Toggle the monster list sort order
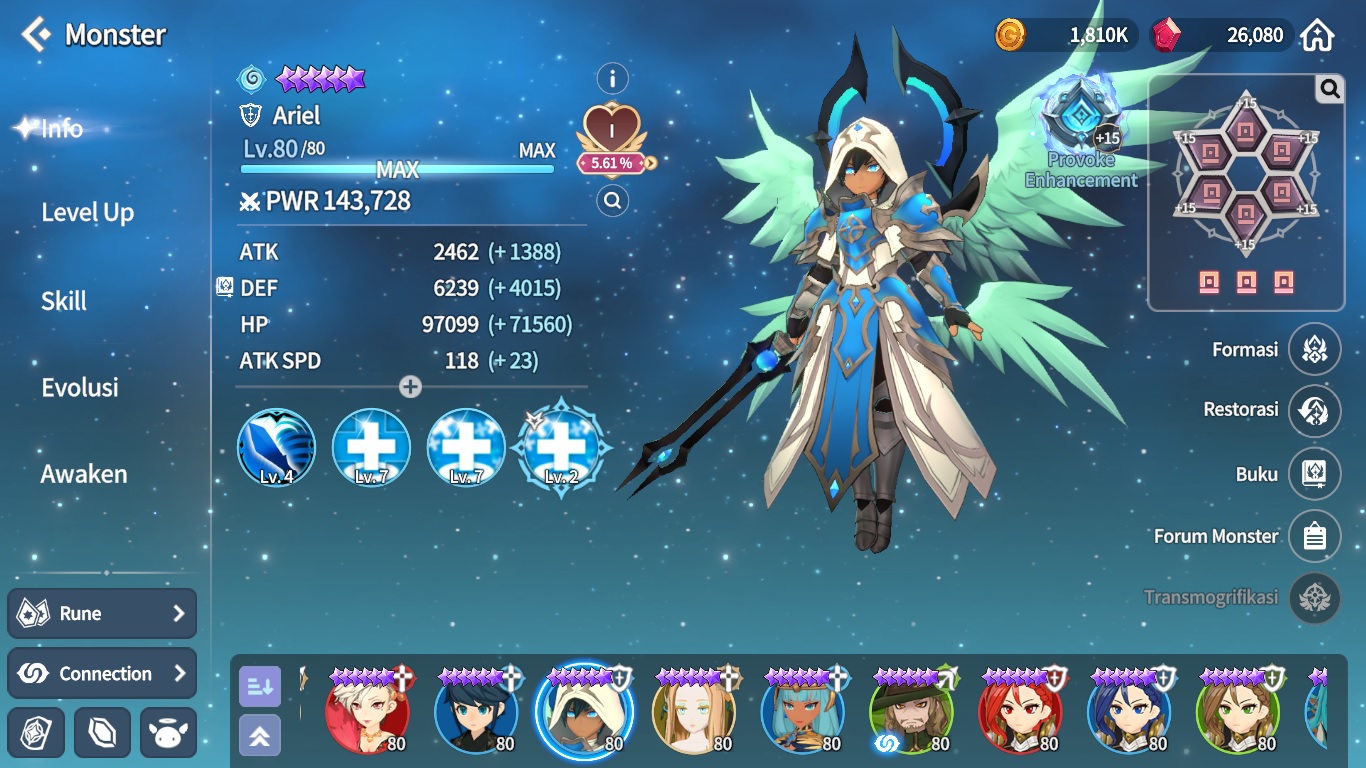1366x768 pixels. 260,686
